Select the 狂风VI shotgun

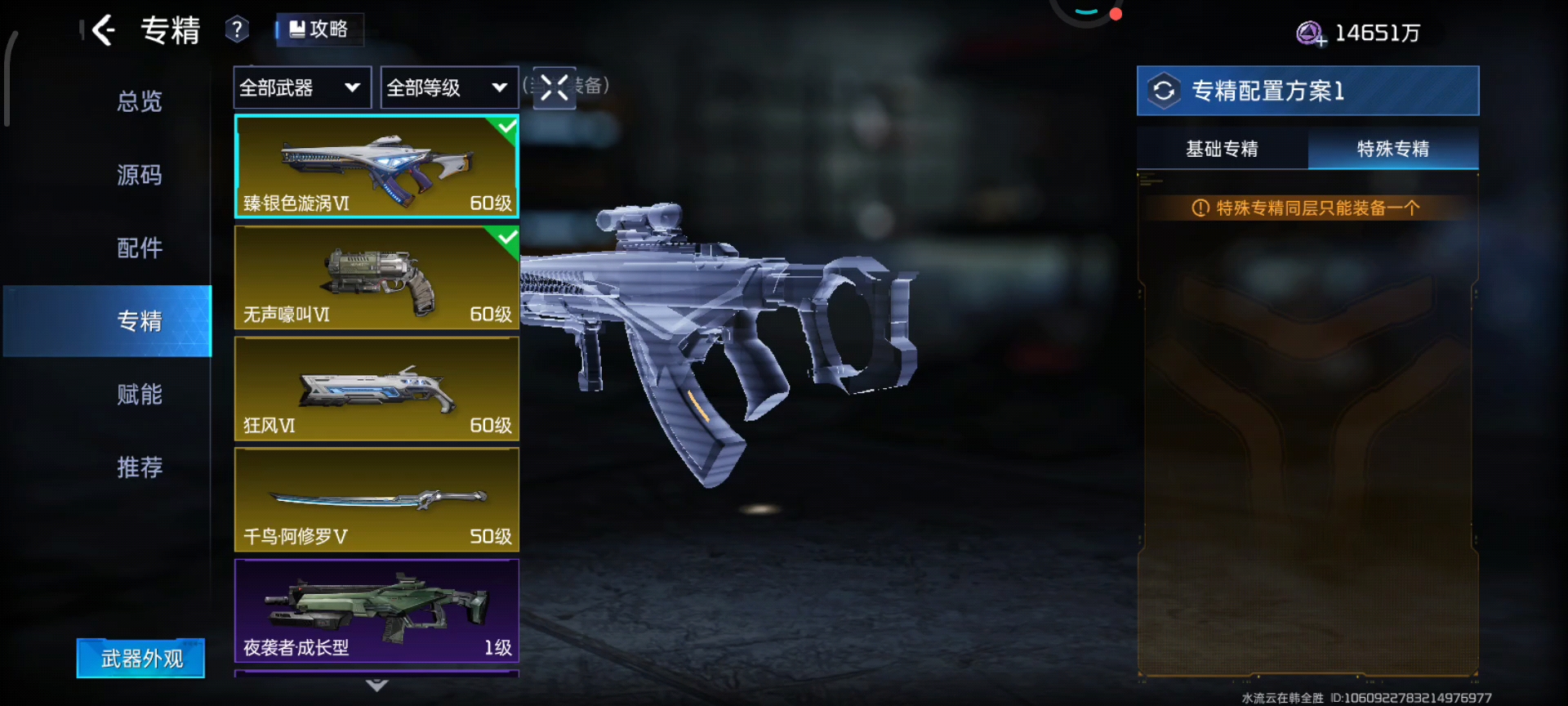(376, 389)
